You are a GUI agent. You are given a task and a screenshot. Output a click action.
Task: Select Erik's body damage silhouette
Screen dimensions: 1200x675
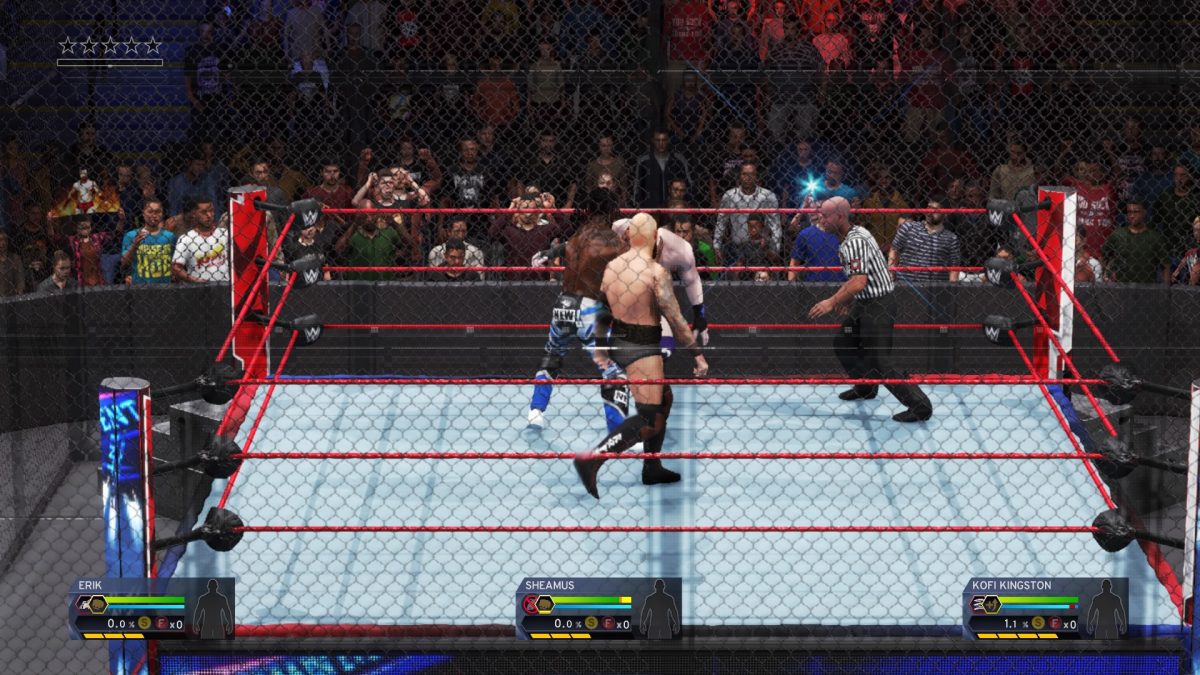pos(212,609)
